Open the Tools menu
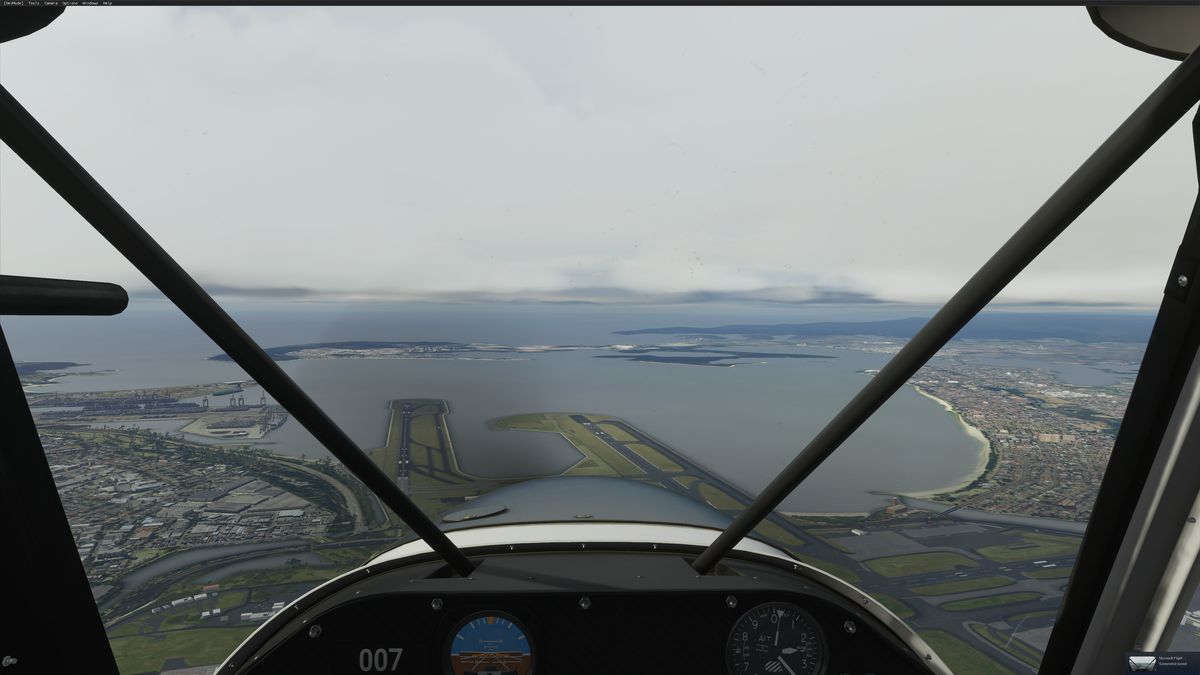This screenshot has height=675, width=1200. 34,3
